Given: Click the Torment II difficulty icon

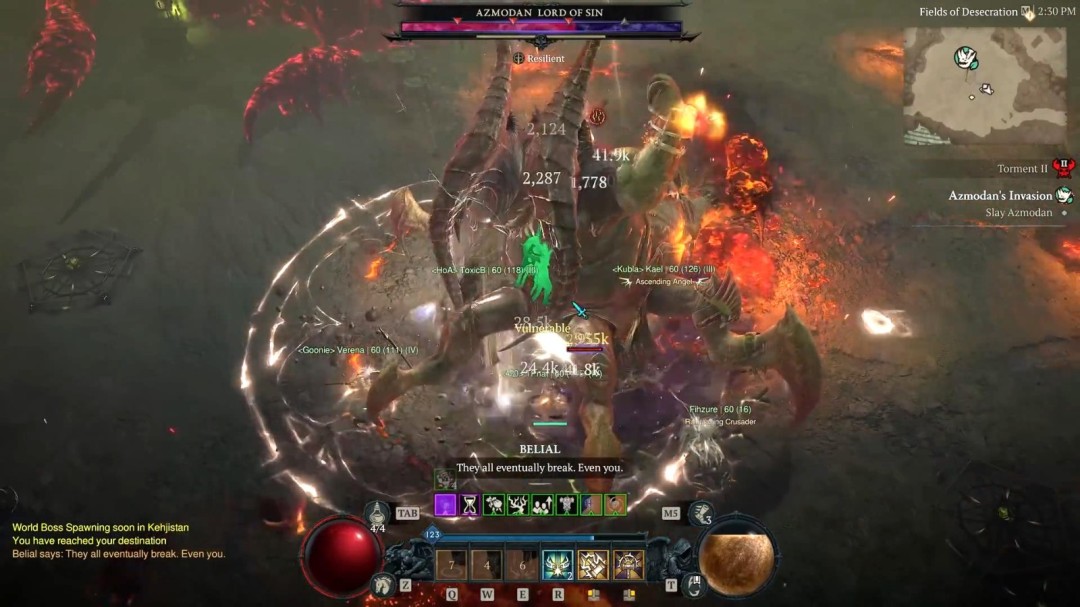Looking at the screenshot, I should [x=1063, y=168].
